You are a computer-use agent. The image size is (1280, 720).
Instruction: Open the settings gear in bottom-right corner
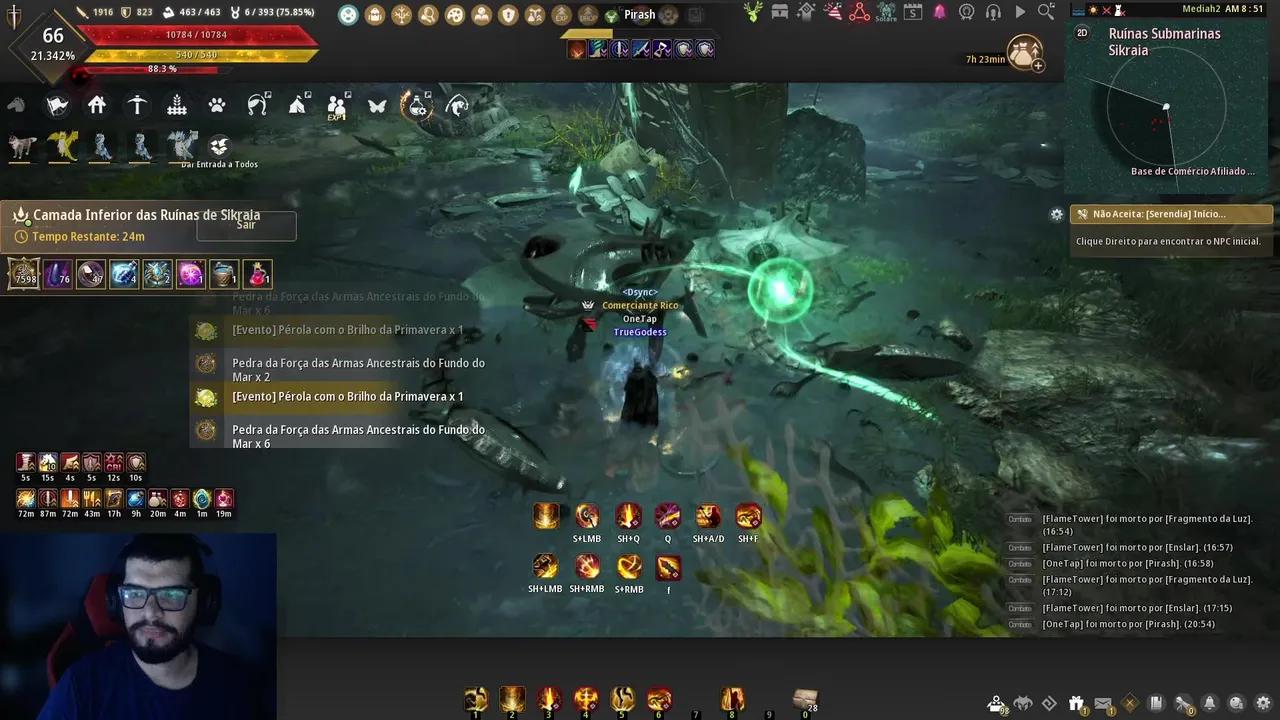click(1263, 704)
